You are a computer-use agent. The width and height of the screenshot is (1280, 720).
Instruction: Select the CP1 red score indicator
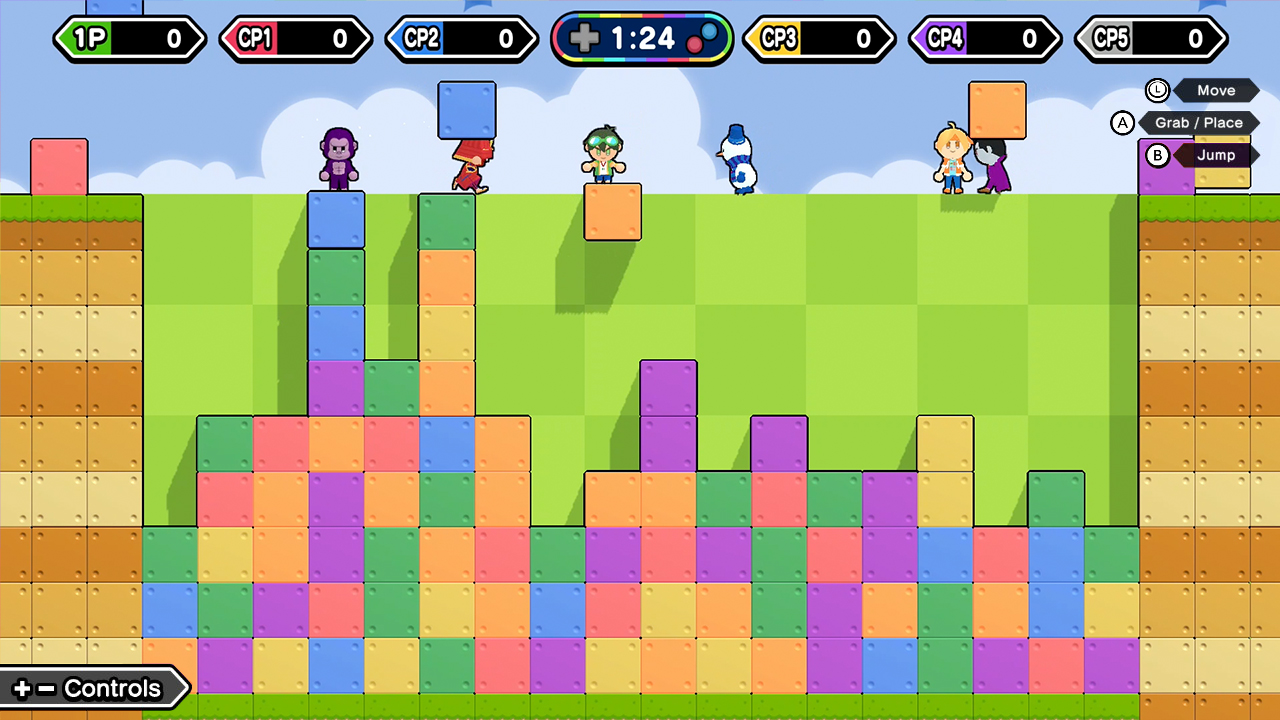(x=296, y=39)
